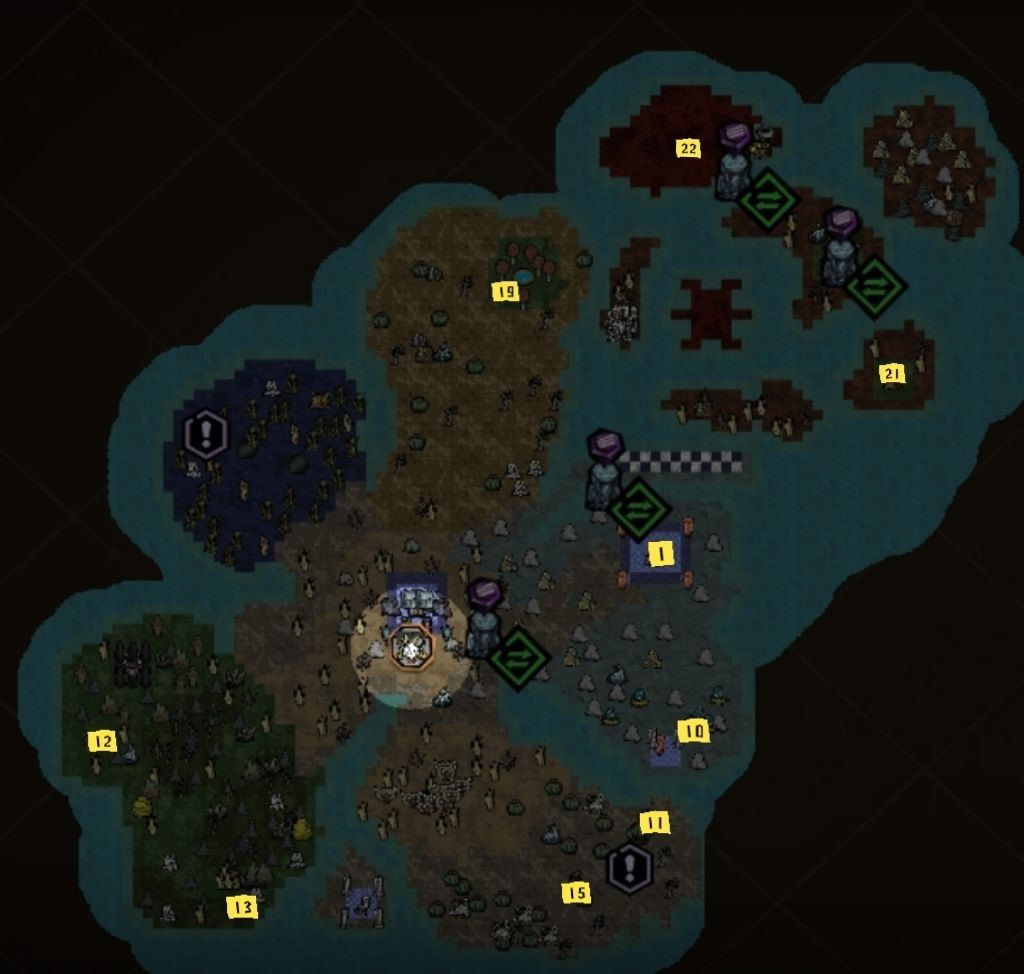Select the orange octagon player location marker
The width and height of the screenshot is (1024, 974).
point(411,648)
